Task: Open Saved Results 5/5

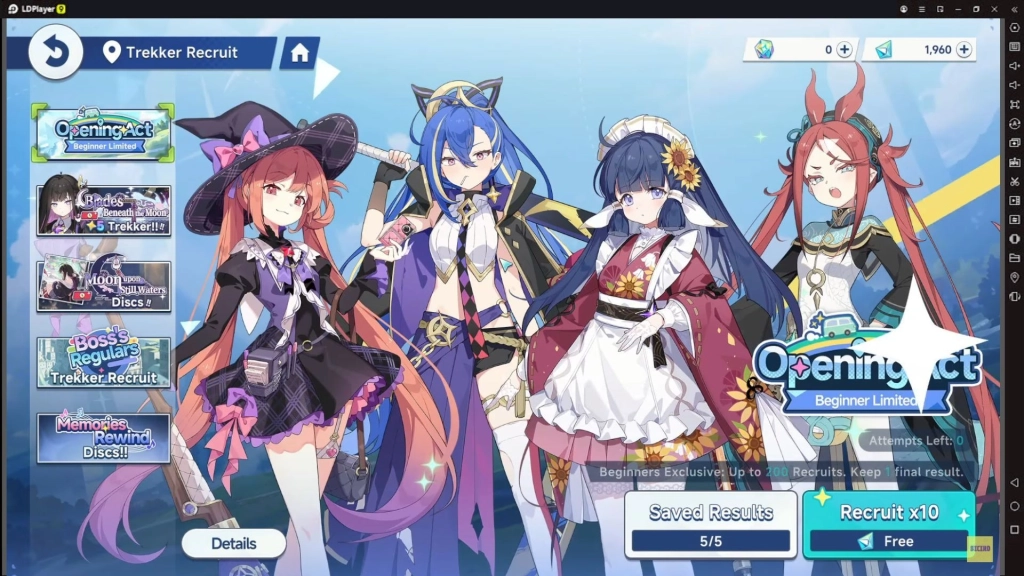Action: coord(710,524)
